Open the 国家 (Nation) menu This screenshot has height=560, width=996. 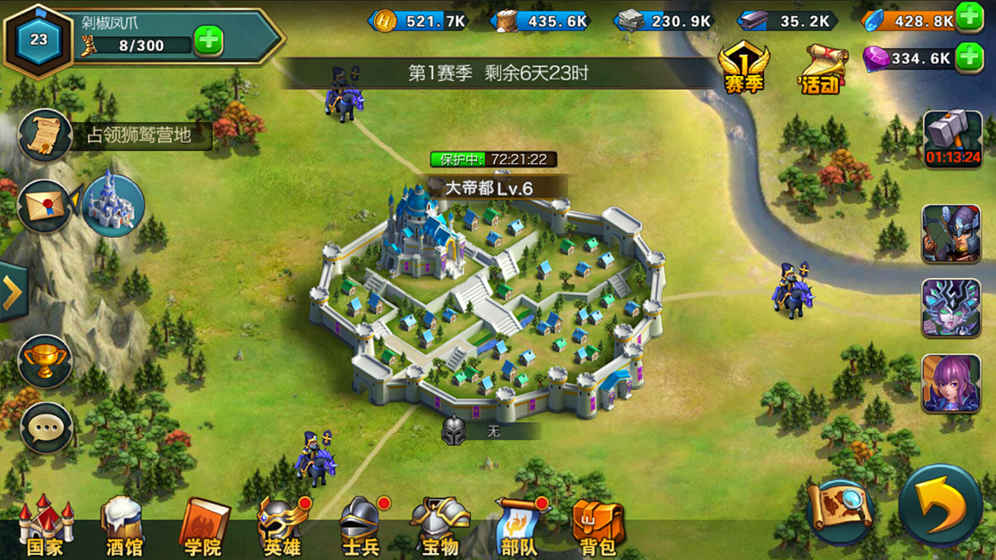[x=45, y=525]
